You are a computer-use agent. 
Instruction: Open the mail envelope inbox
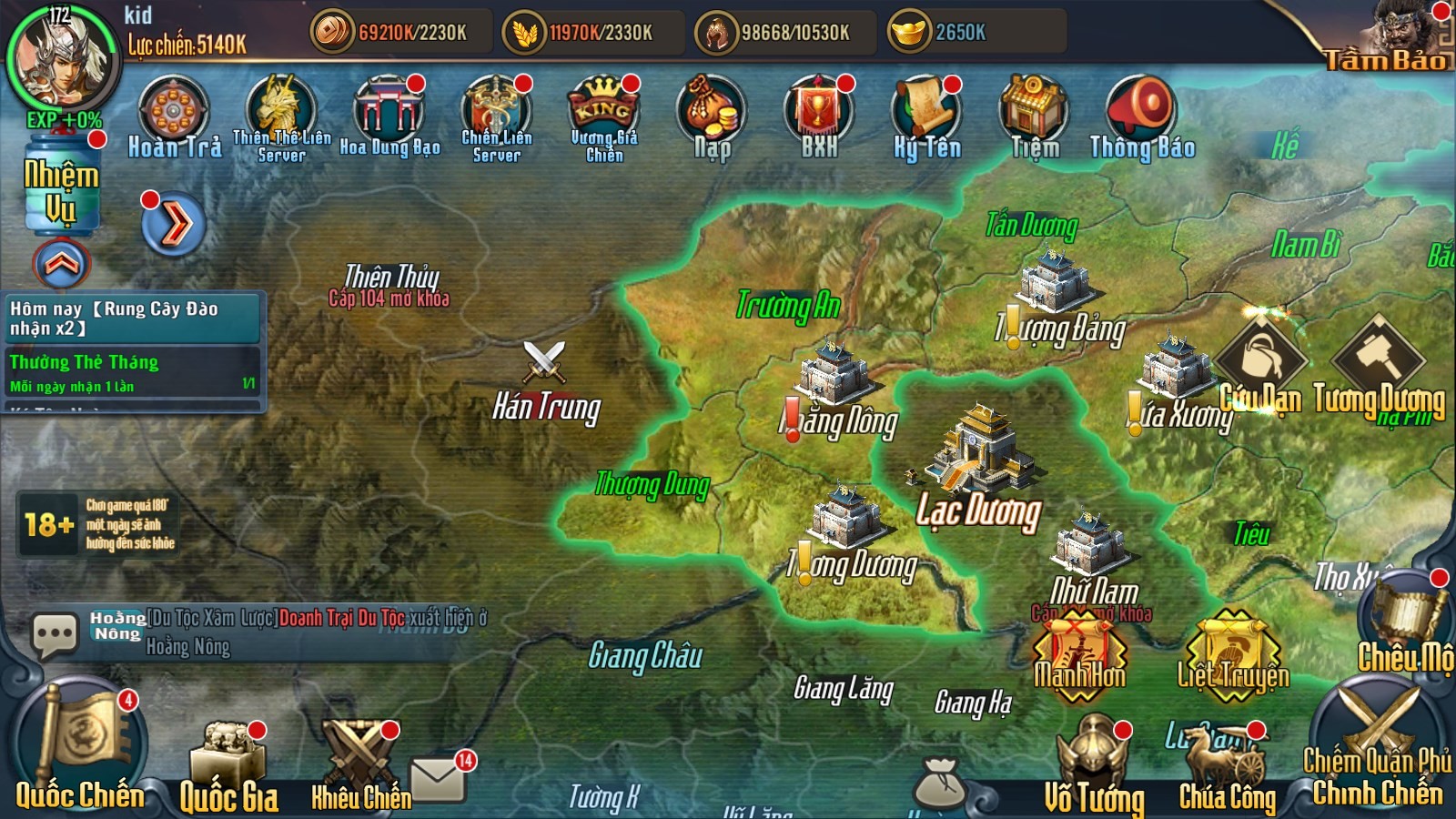(x=439, y=779)
